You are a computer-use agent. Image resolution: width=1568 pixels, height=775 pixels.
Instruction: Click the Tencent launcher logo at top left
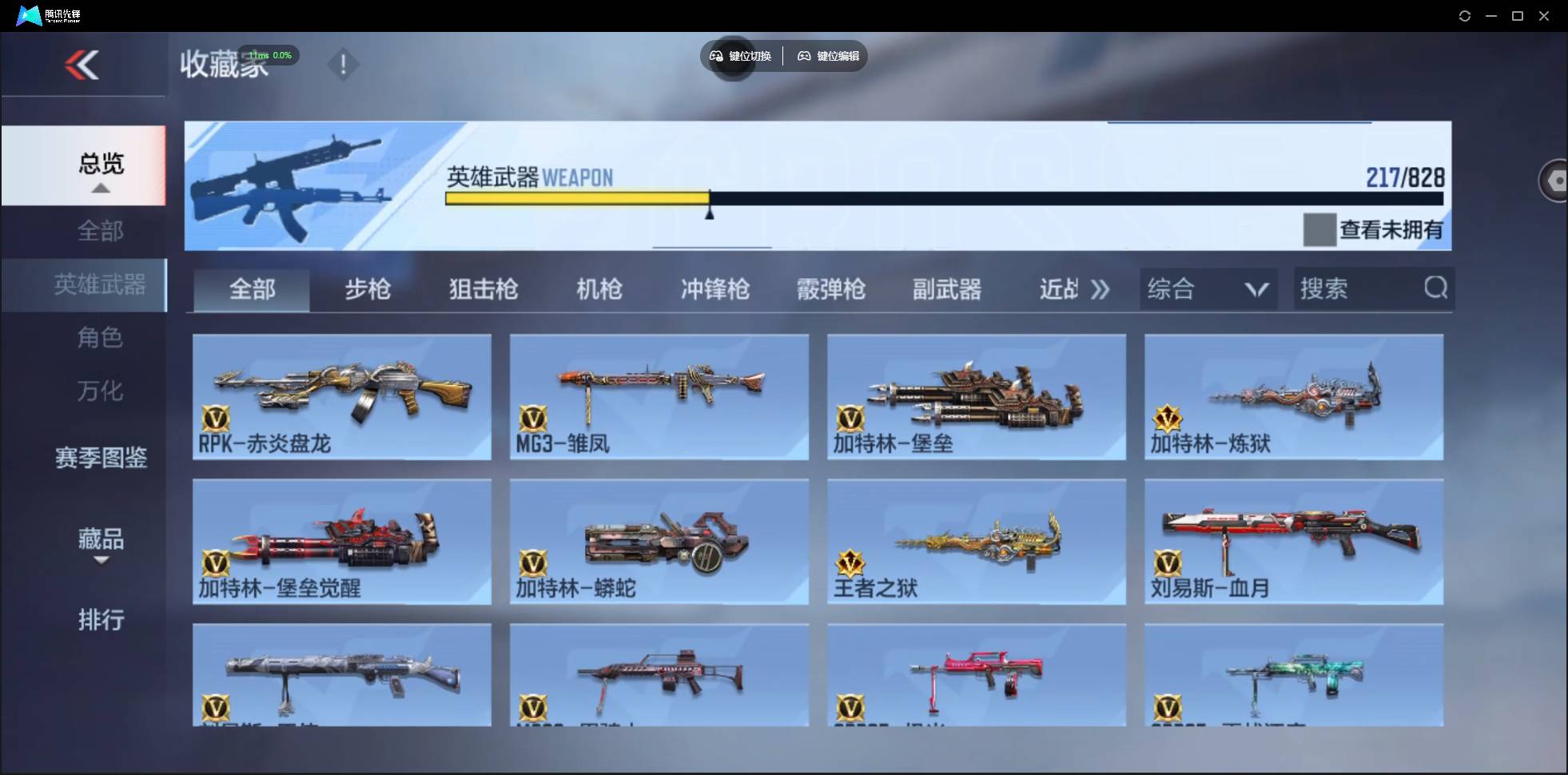click(28, 14)
